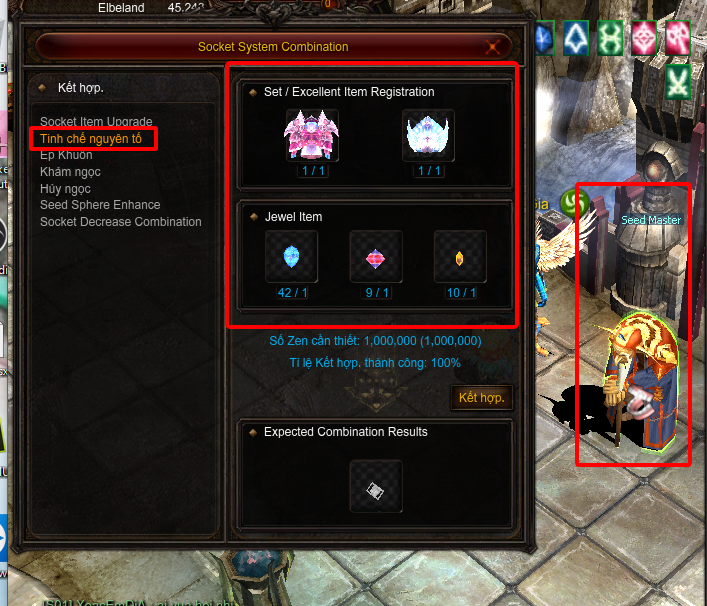Image resolution: width=707 pixels, height=606 pixels.
Task: Click the yellow jewel slot showing 10/1
Action: (x=460, y=257)
